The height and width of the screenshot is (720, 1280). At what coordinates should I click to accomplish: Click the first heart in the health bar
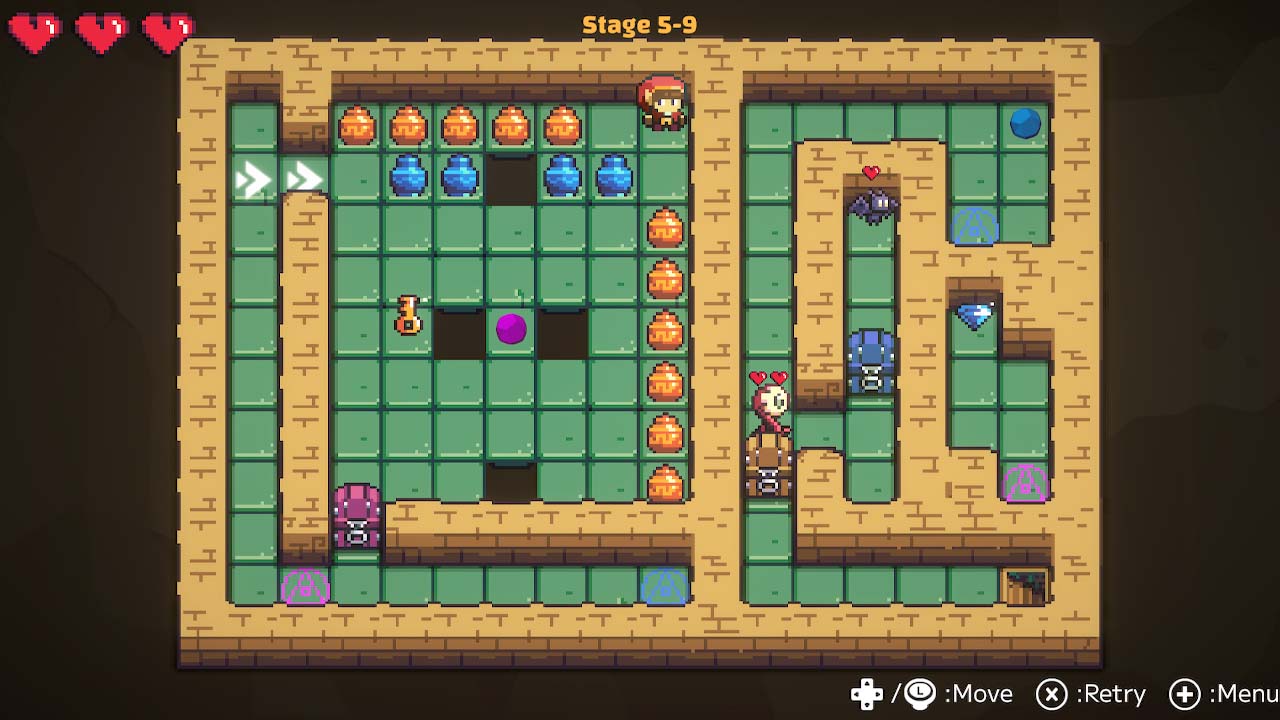pos(33,30)
